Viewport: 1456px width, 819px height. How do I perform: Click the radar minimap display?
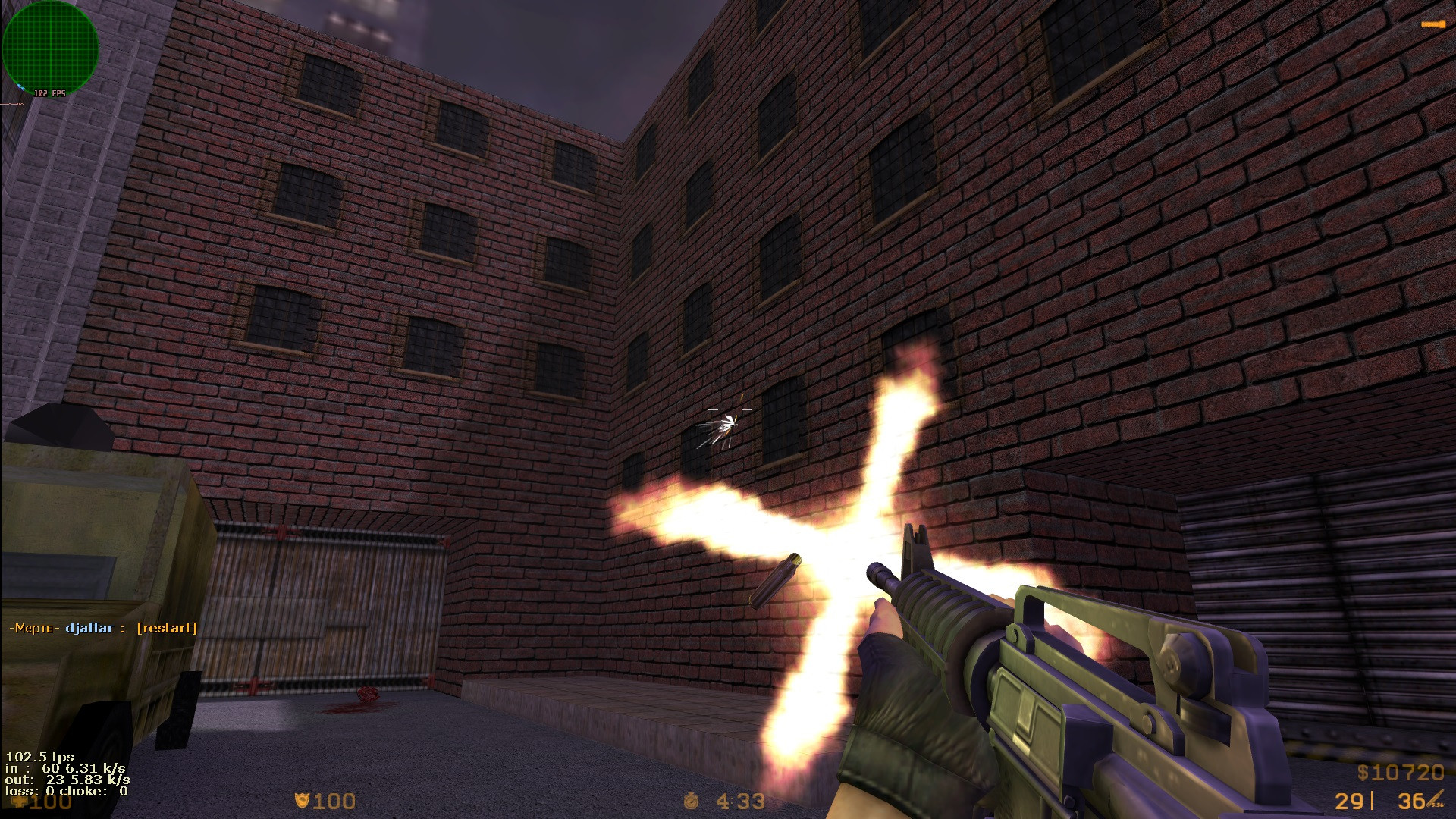pos(51,49)
